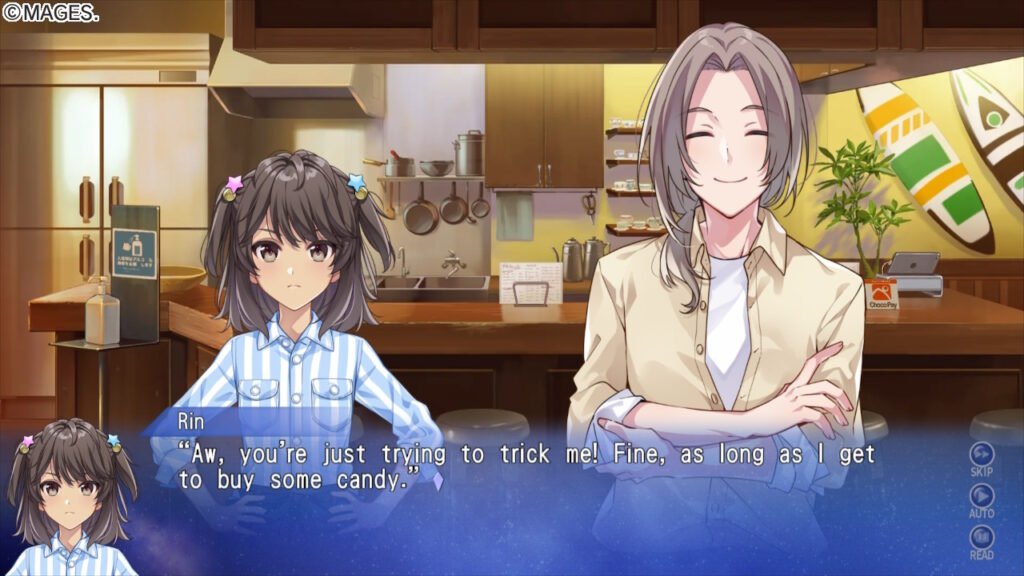The image size is (1024, 576).
Task: Turn on AUTO text advance
Action: click(981, 497)
